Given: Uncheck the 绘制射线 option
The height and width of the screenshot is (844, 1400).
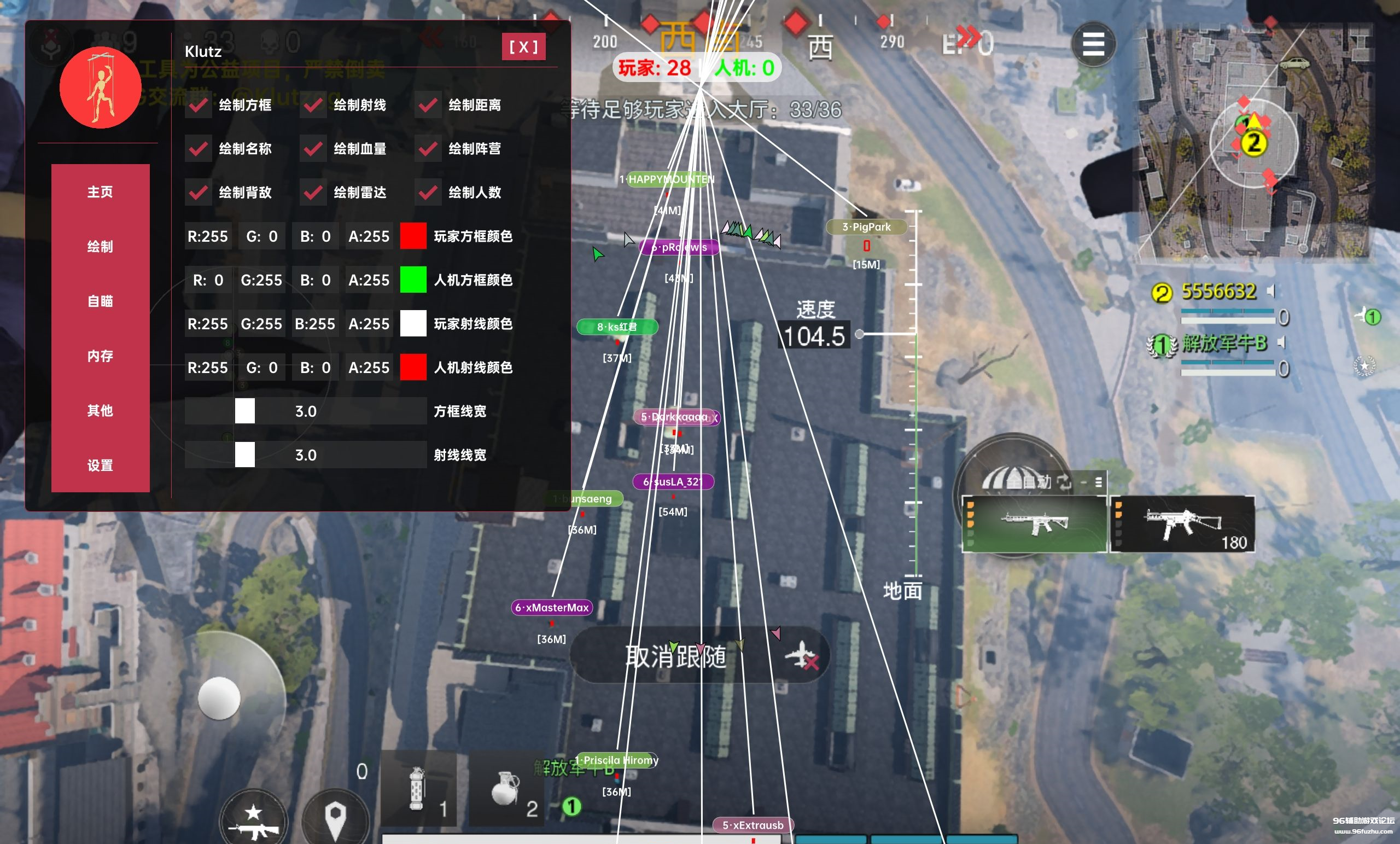Looking at the screenshot, I should (x=313, y=105).
